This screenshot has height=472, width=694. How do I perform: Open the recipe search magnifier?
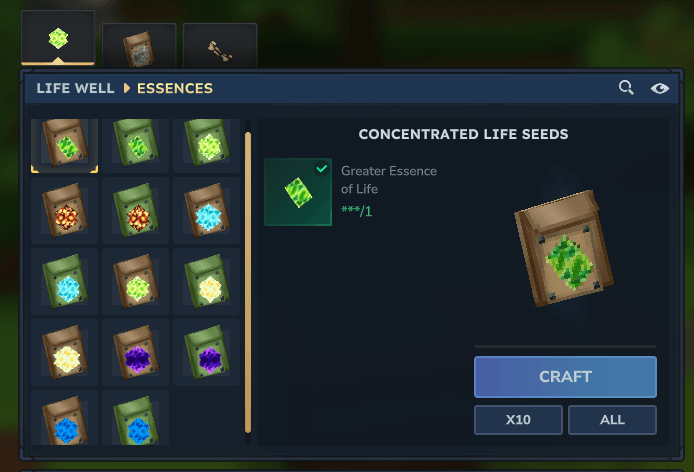[626, 88]
